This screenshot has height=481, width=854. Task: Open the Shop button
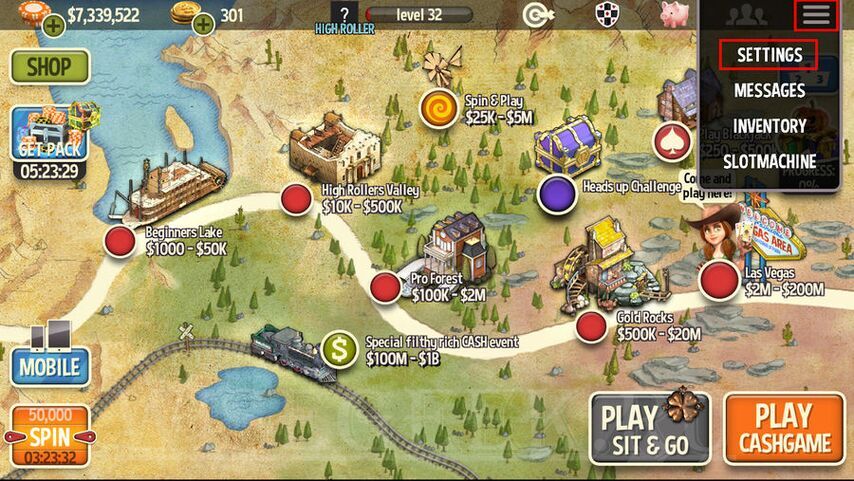tap(49, 67)
